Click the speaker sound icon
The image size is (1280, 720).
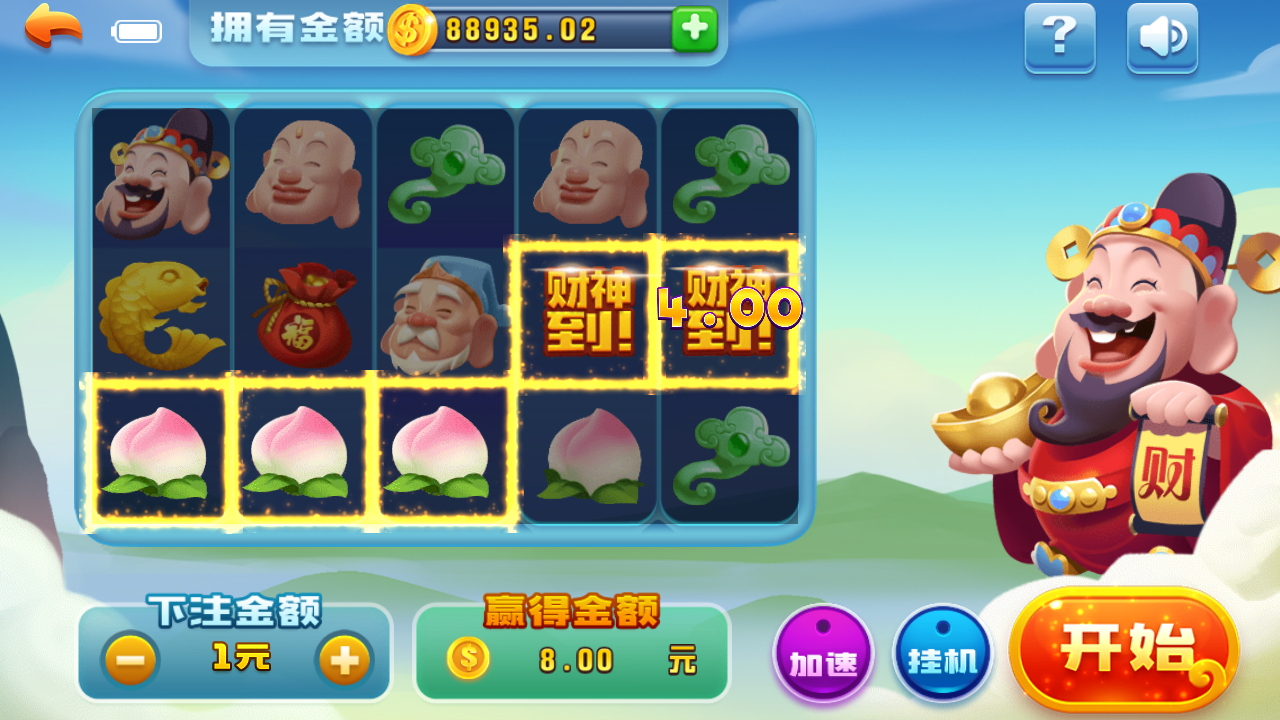[x=1161, y=38]
